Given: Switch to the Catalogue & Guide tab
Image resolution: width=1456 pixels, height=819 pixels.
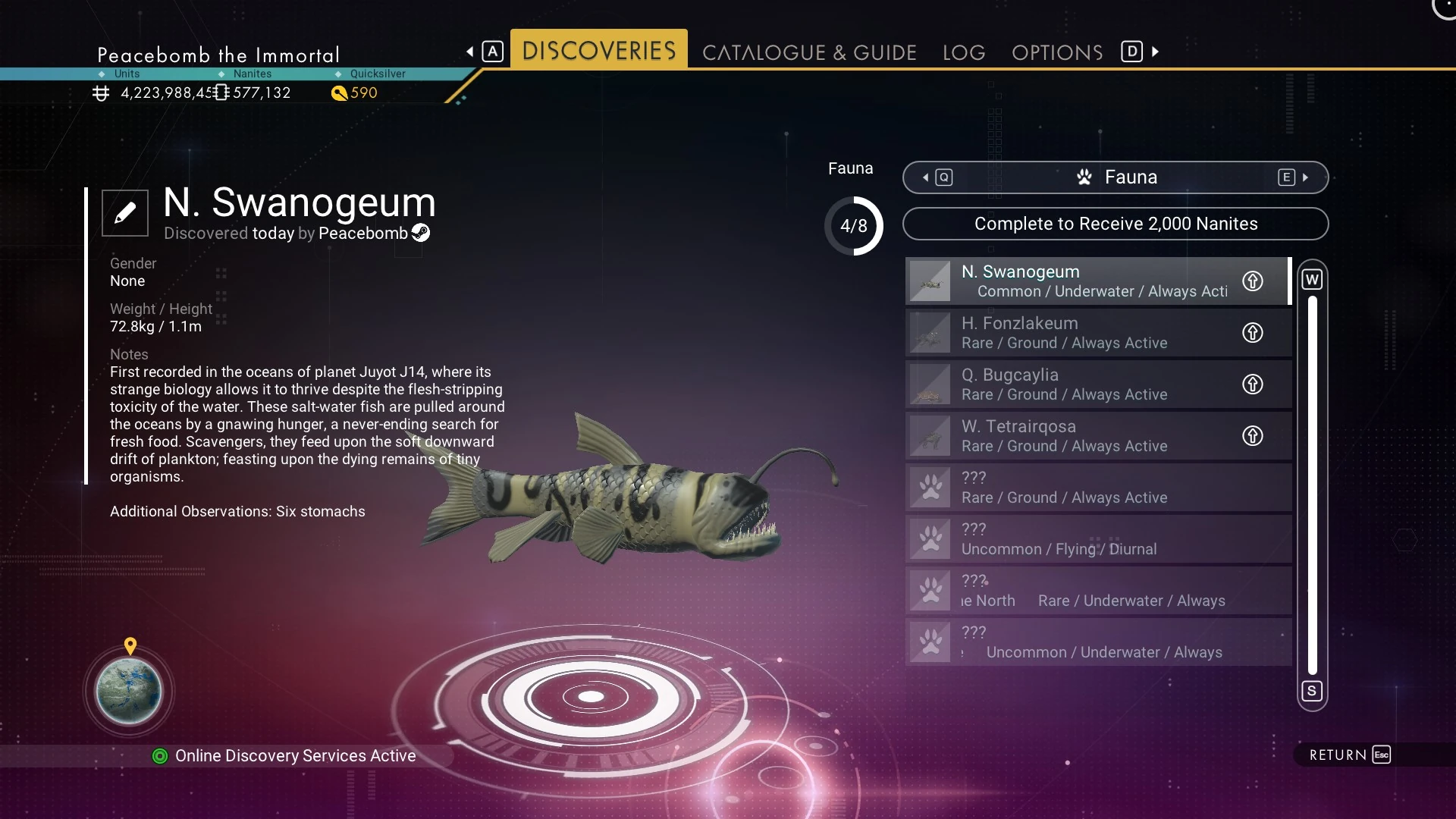Looking at the screenshot, I should [809, 52].
